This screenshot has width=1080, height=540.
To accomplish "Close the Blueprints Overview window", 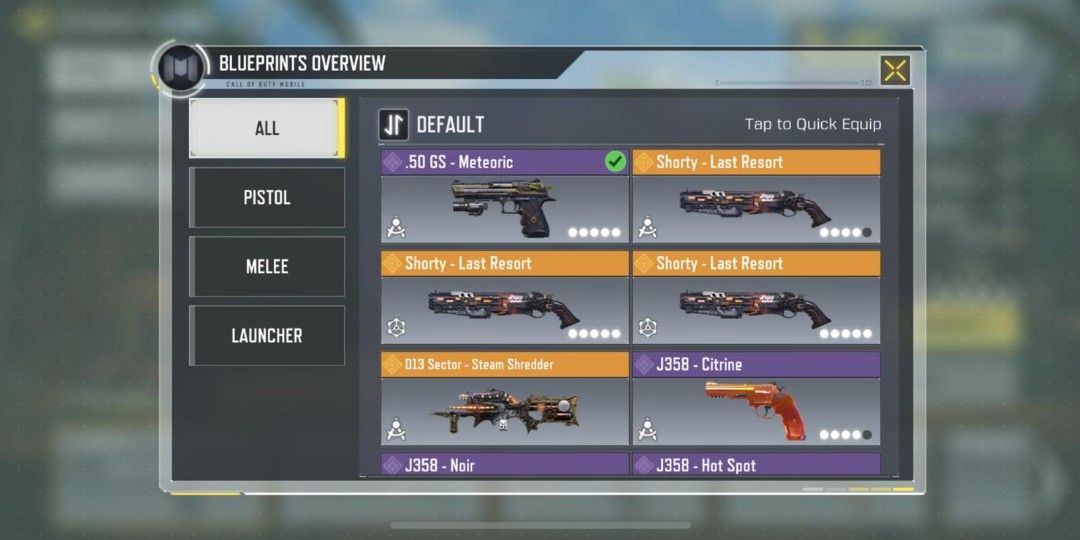I will click(895, 70).
